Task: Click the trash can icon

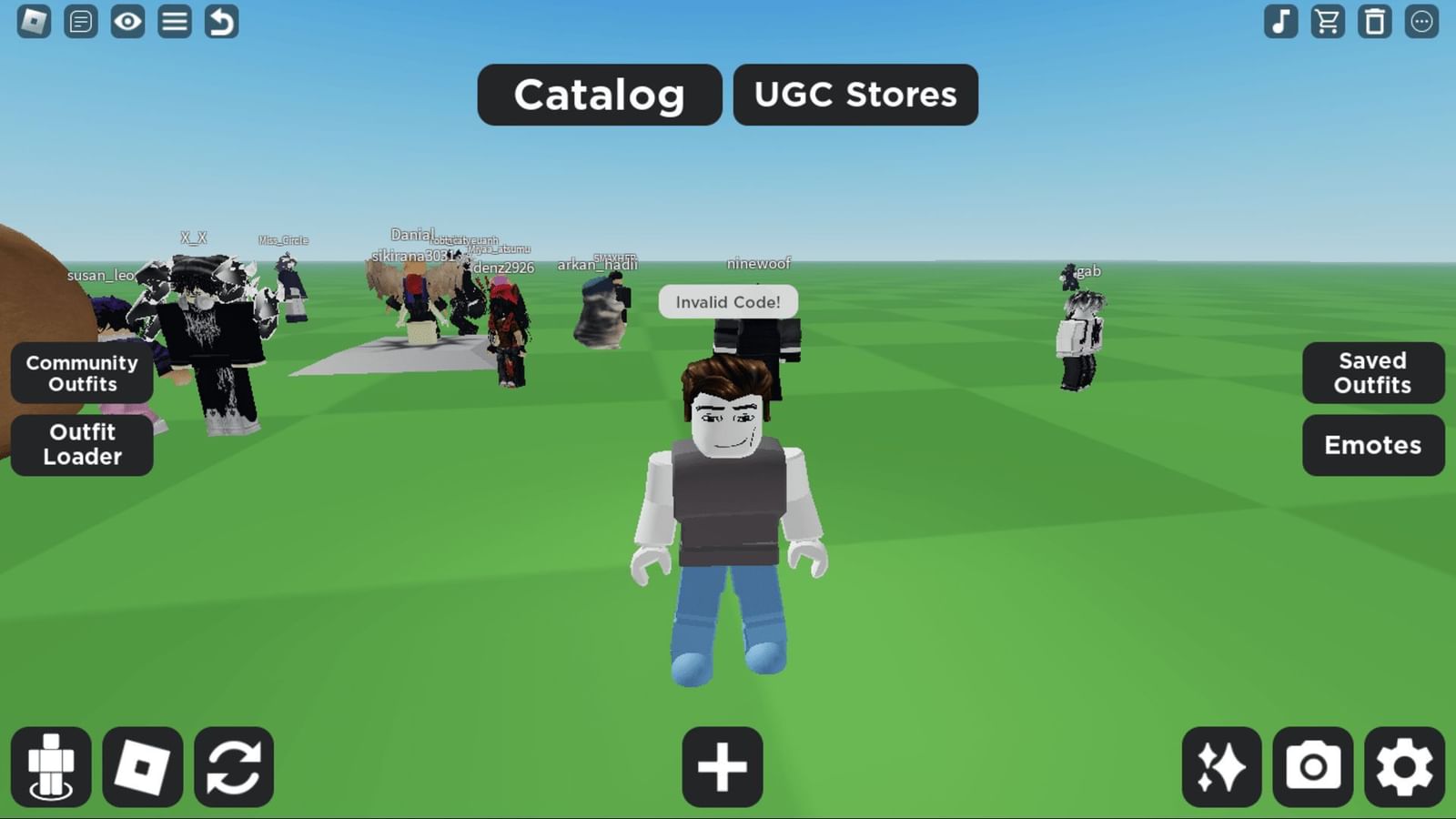Action: point(1375,23)
